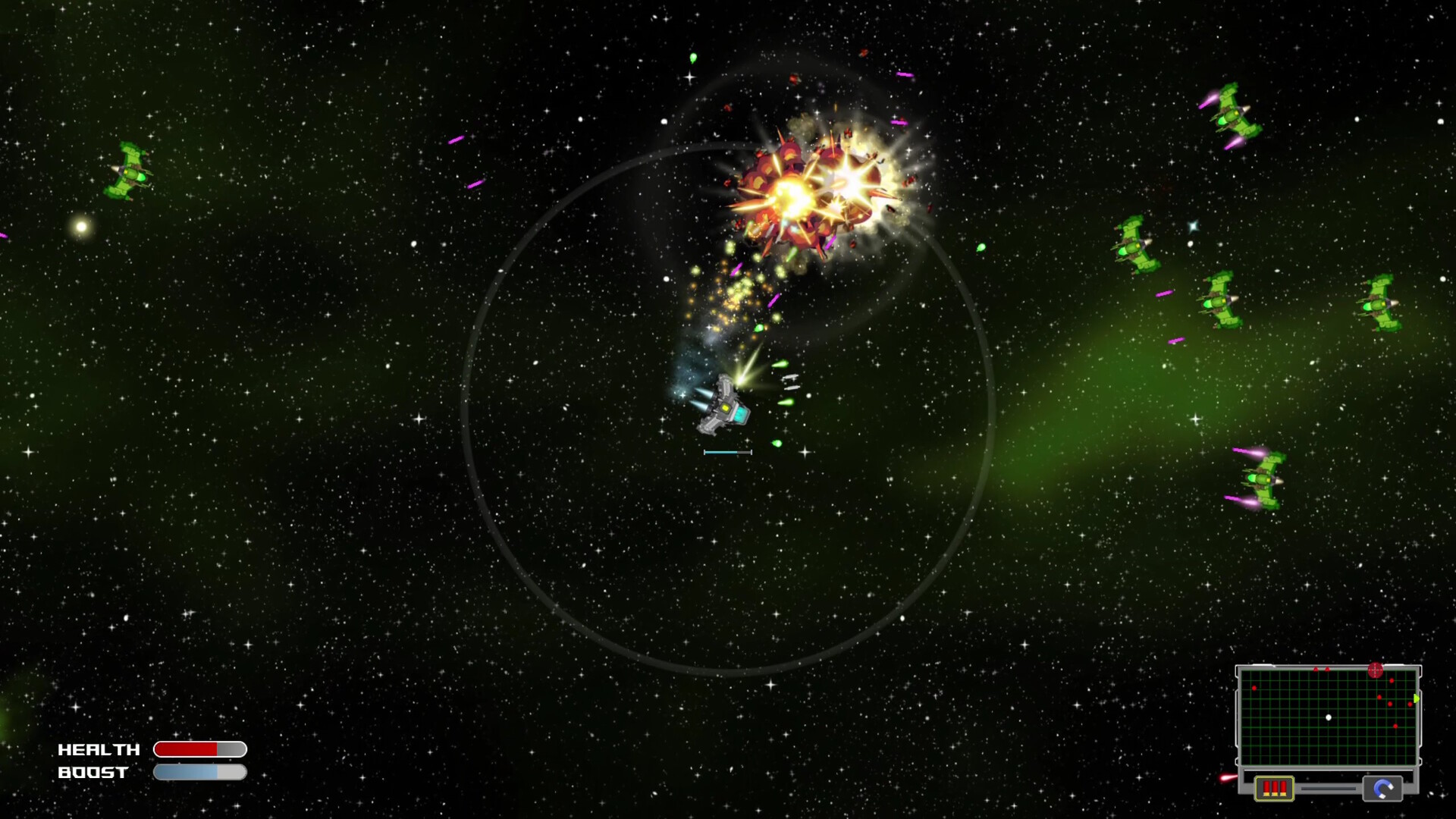Click the BOOST label text
The width and height of the screenshot is (1456, 819).
click(x=93, y=773)
